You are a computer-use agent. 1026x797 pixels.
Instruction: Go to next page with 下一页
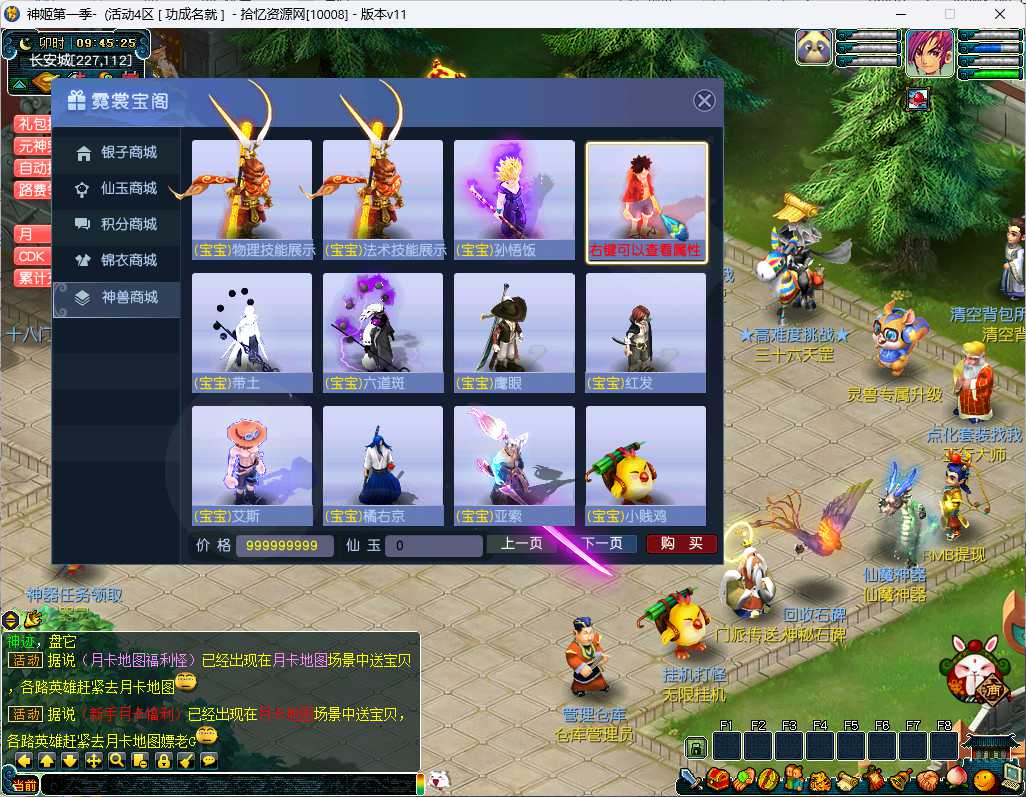[602, 544]
